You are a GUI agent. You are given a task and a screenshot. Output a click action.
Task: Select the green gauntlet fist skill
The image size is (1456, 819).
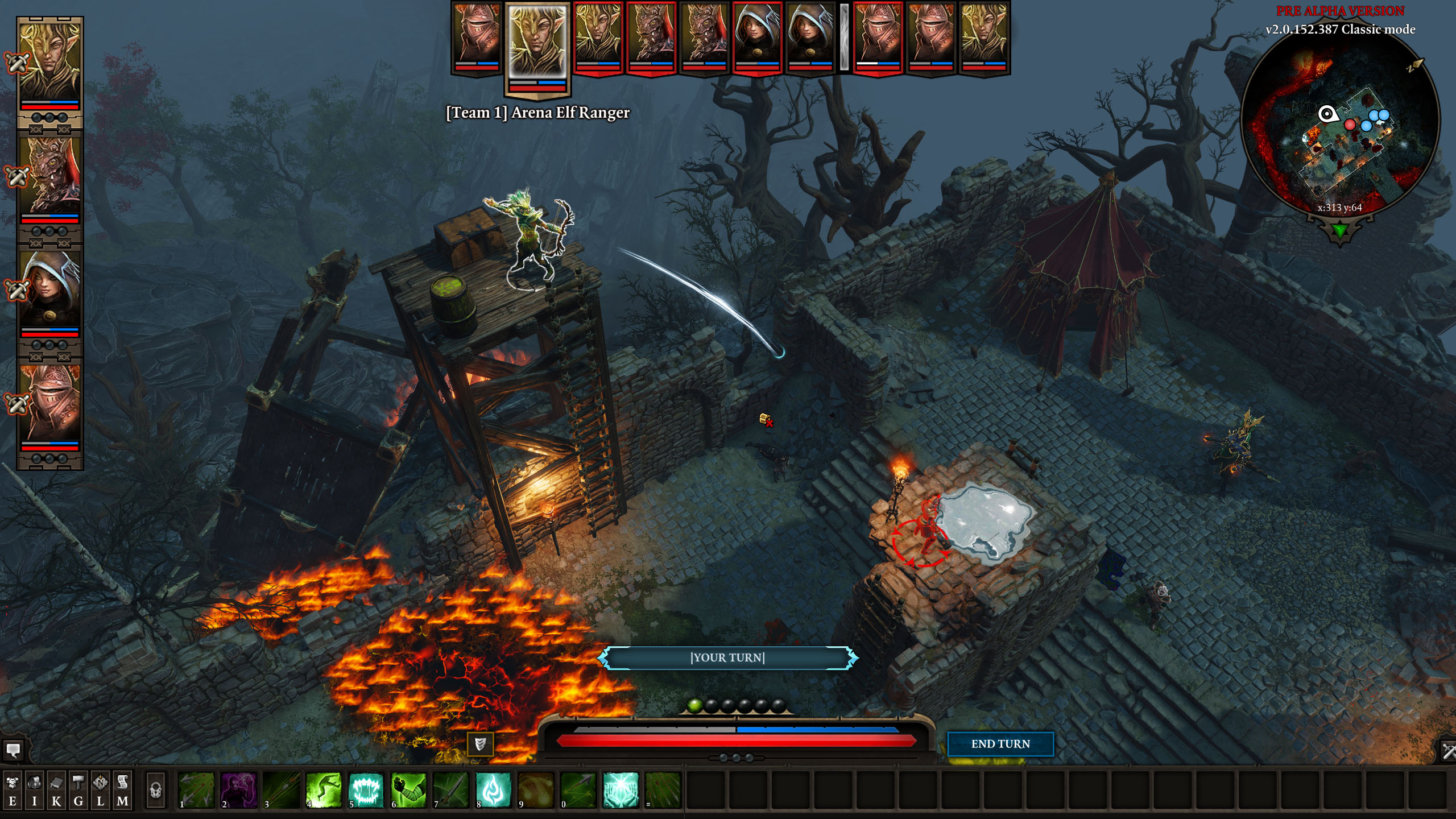click(x=408, y=790)
